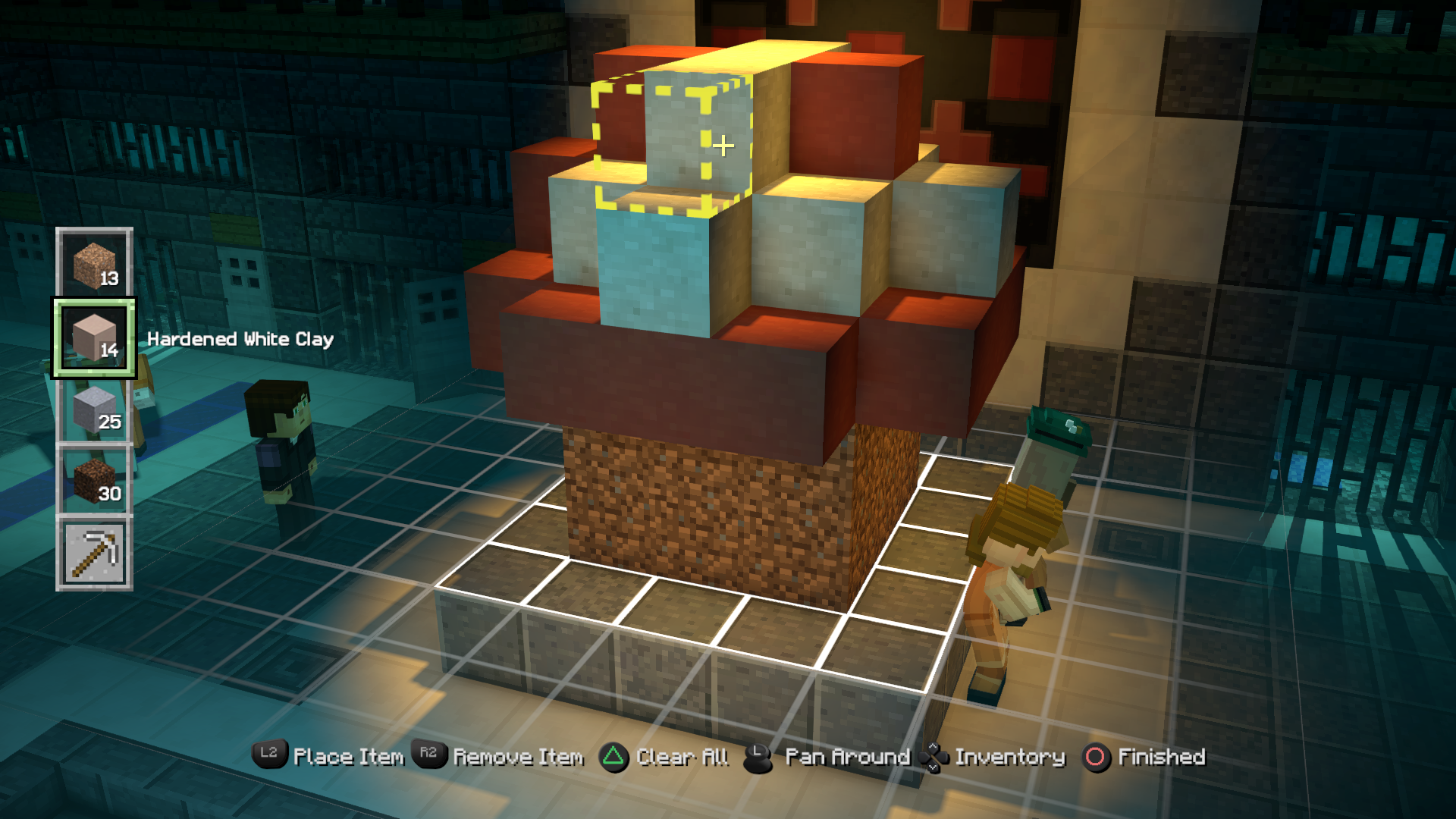
Task: Pick the dark brown block slot with 30
Action: pos(95,482)
